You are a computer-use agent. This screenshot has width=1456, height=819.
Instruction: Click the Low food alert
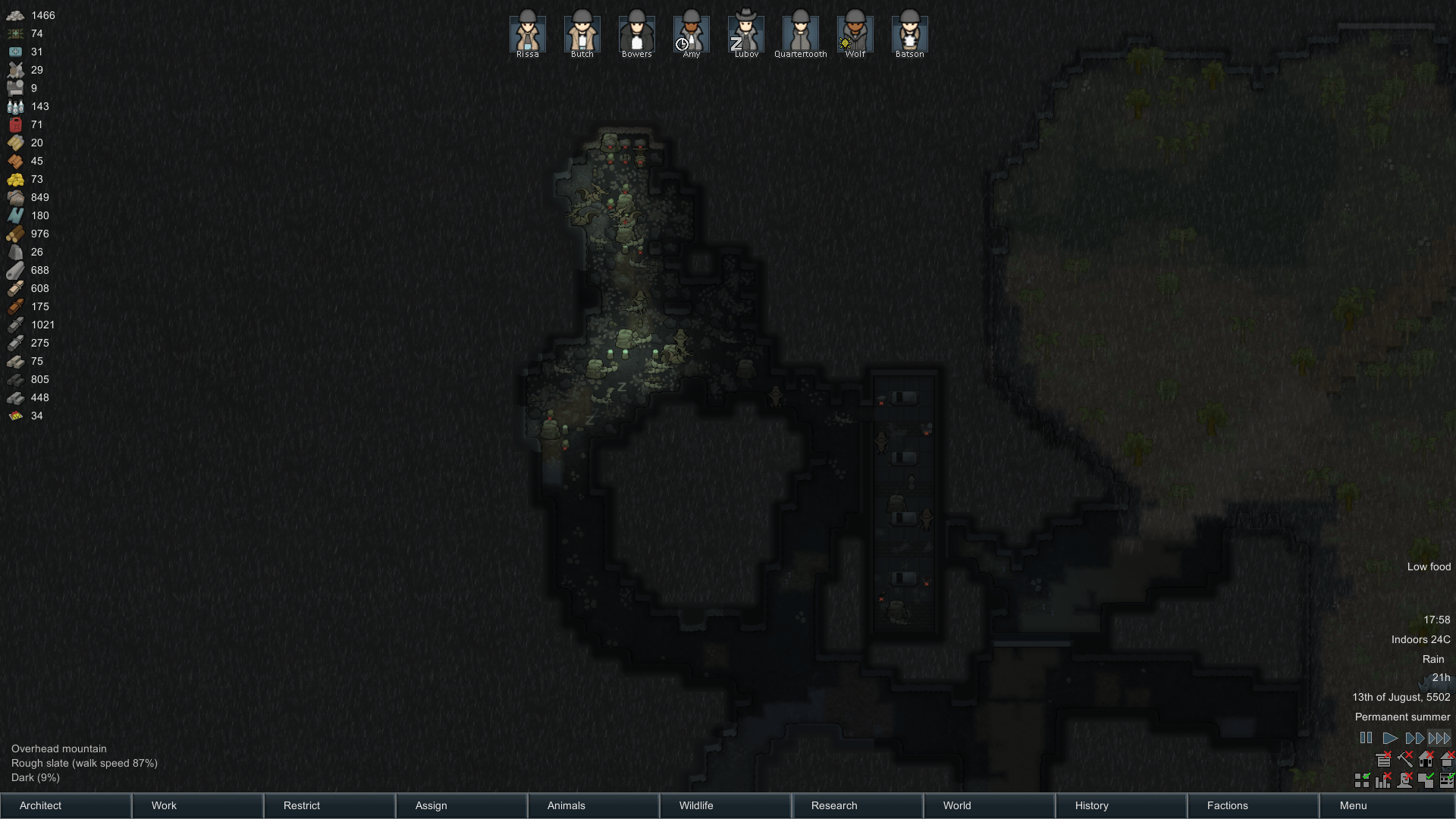pos(1428,566)
